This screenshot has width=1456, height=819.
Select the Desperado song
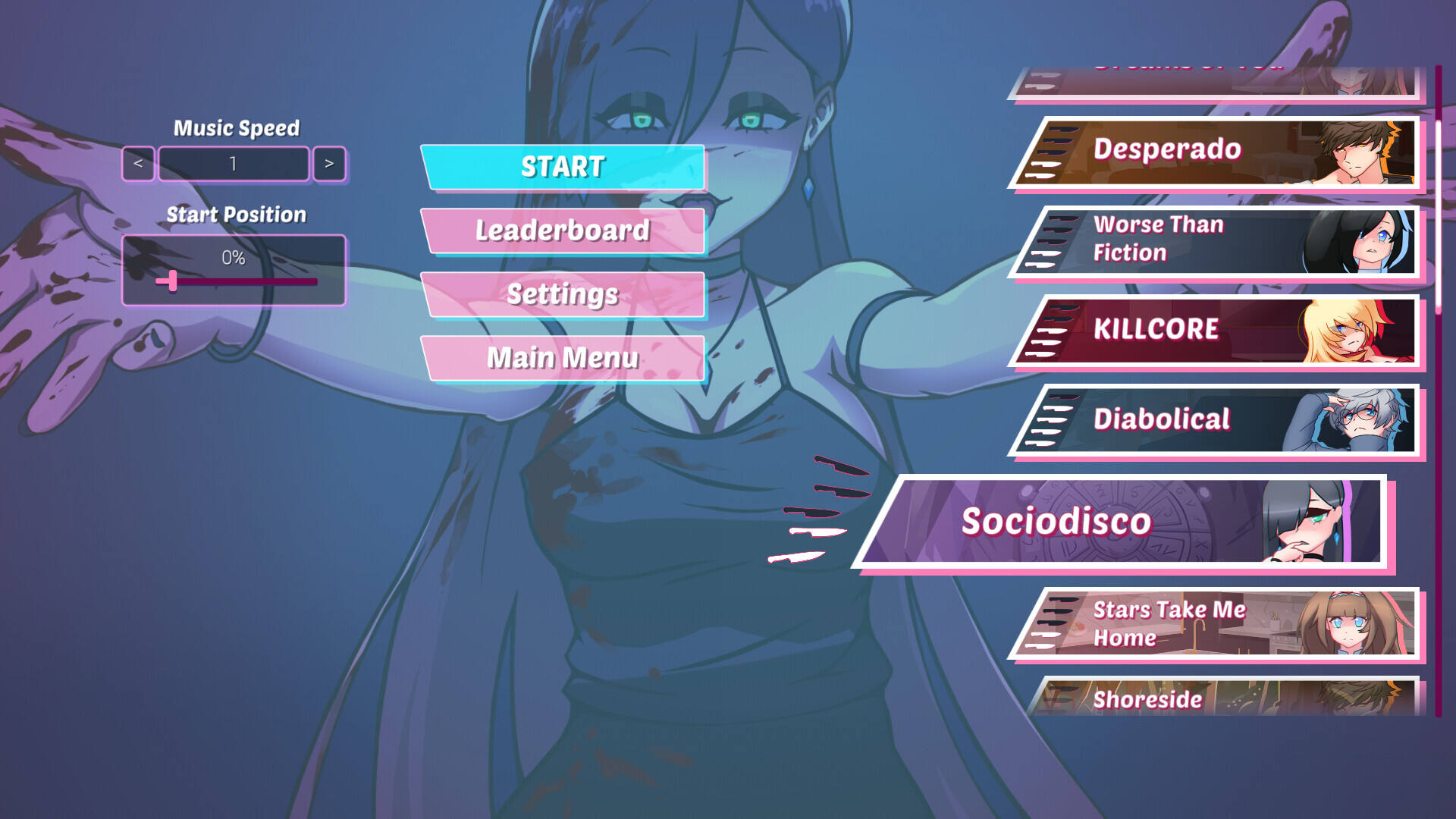click(1213, 152)
